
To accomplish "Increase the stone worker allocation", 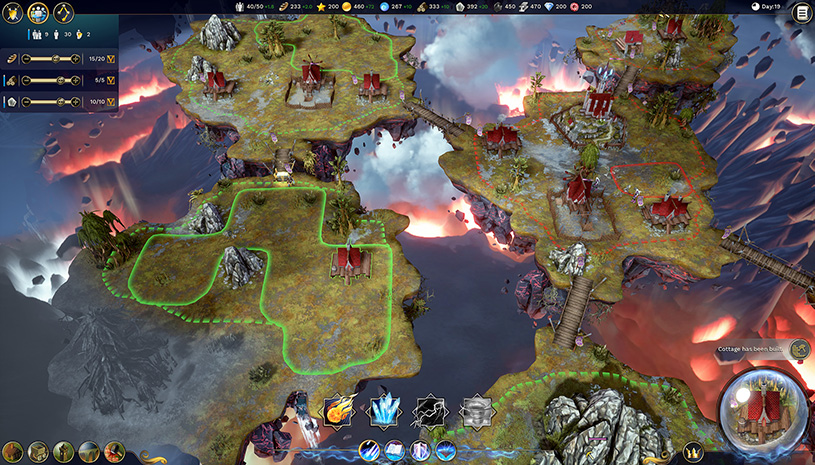I will (76, 102).
